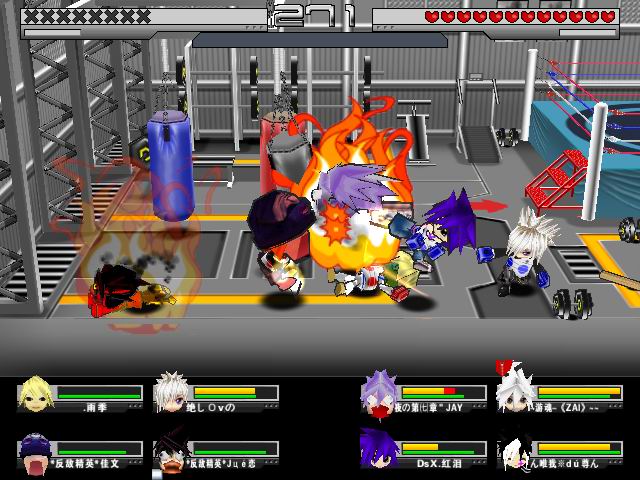Click the black-and-white-haired dú player portrait
Image resolution: width=640 pixels, height=480 pixels.
[517, 452]
